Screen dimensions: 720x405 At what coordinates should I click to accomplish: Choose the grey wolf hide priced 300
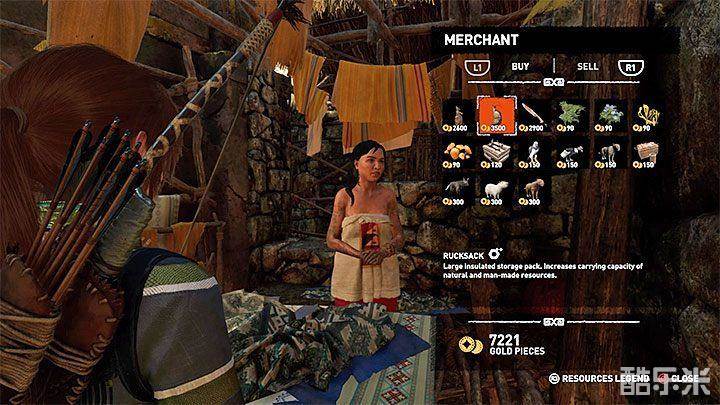coord(455,186)
